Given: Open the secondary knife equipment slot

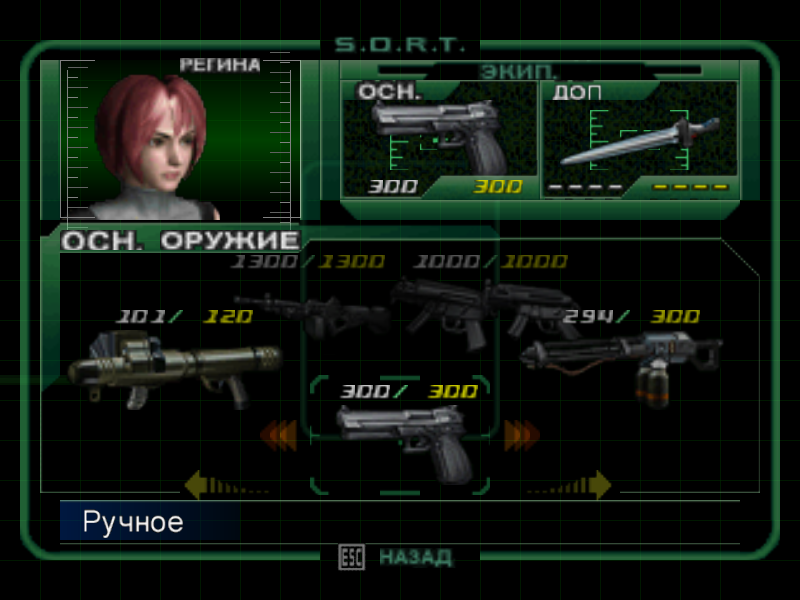Looking at the screenshot, I should (640, 138).
